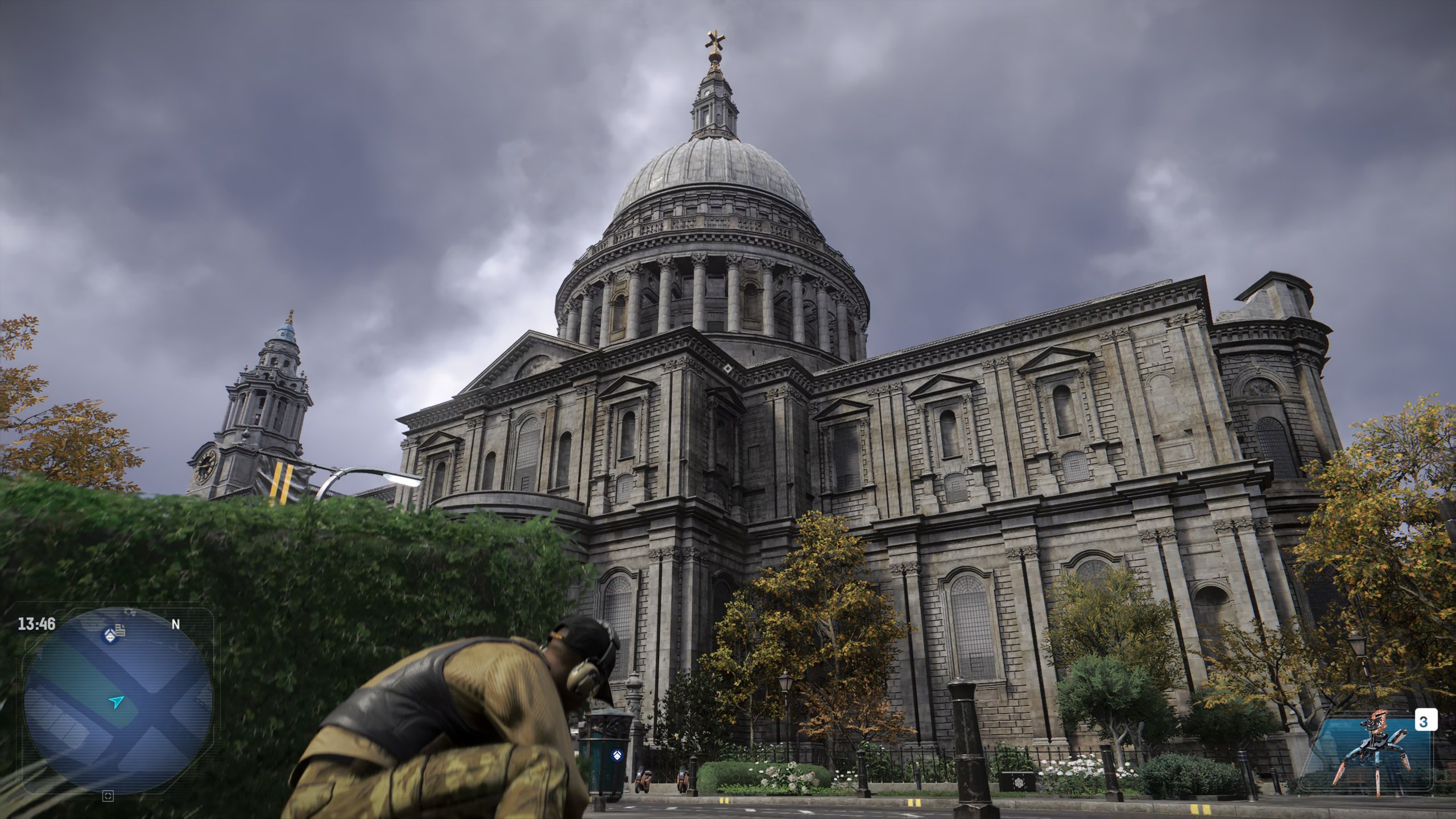Click the white diamond marker on the cathedral

pos(729,370)
